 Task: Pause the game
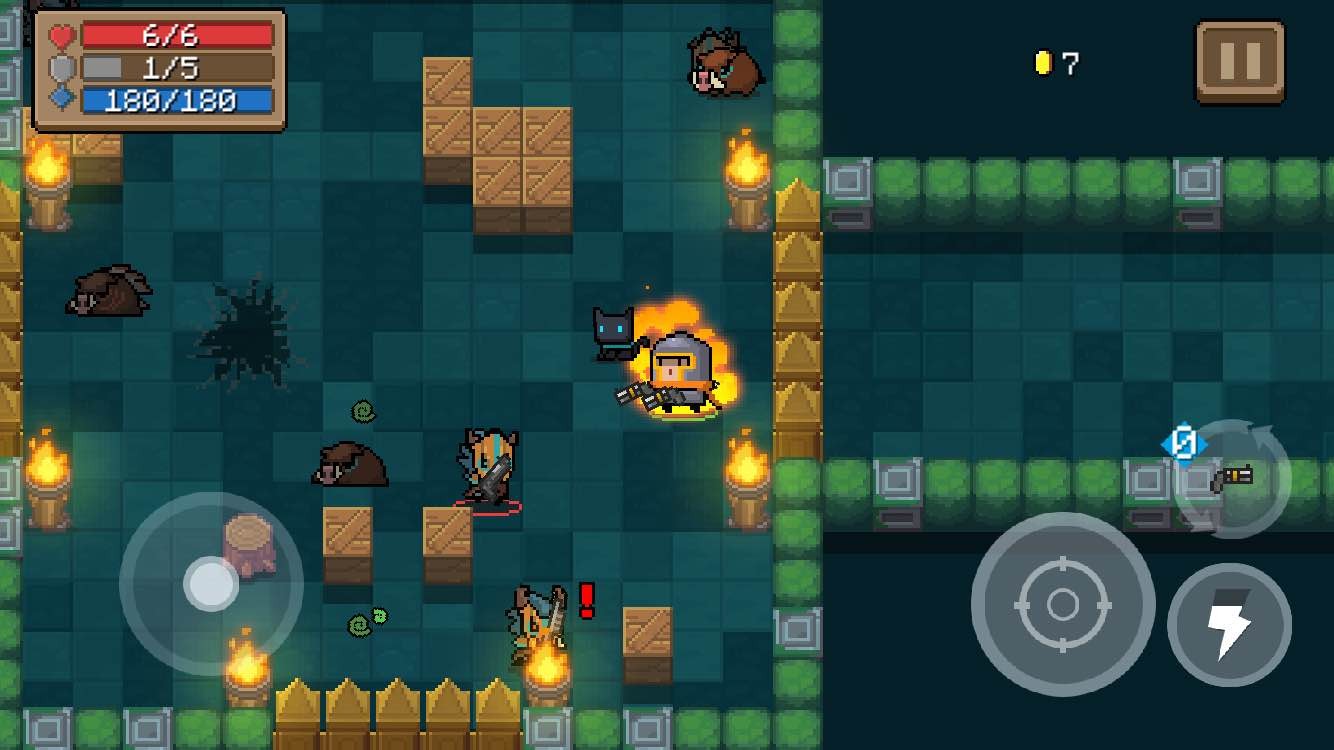click(1239, 62)
